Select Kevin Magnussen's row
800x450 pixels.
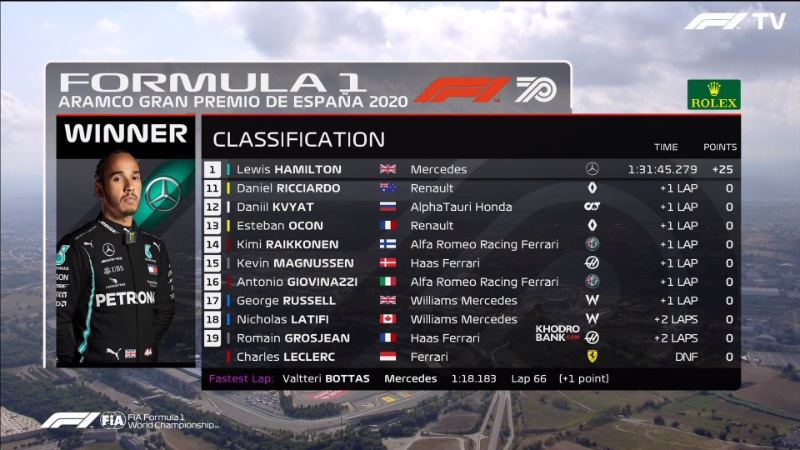tap(470, 263)
